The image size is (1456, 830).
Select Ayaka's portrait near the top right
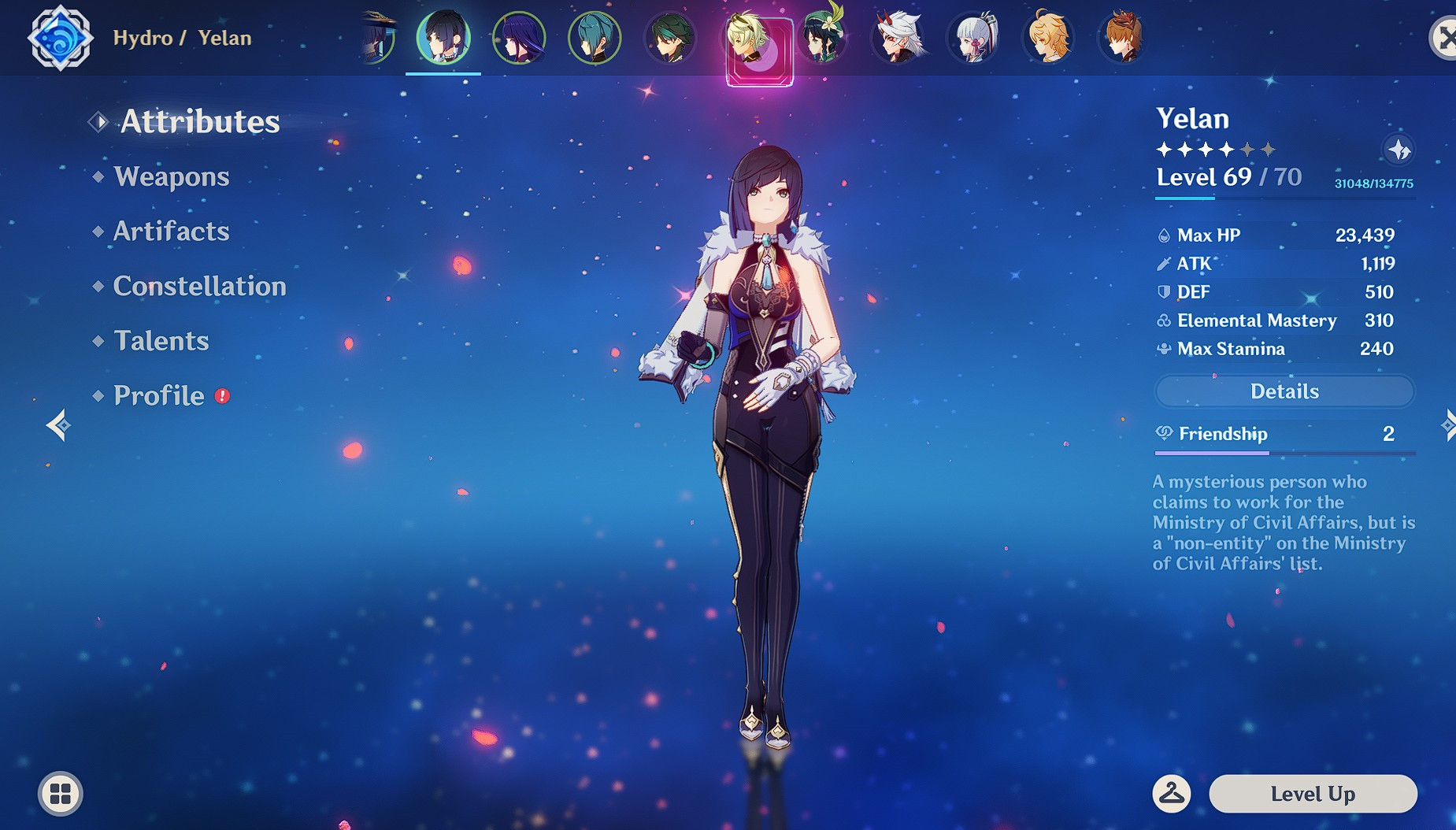971,37
